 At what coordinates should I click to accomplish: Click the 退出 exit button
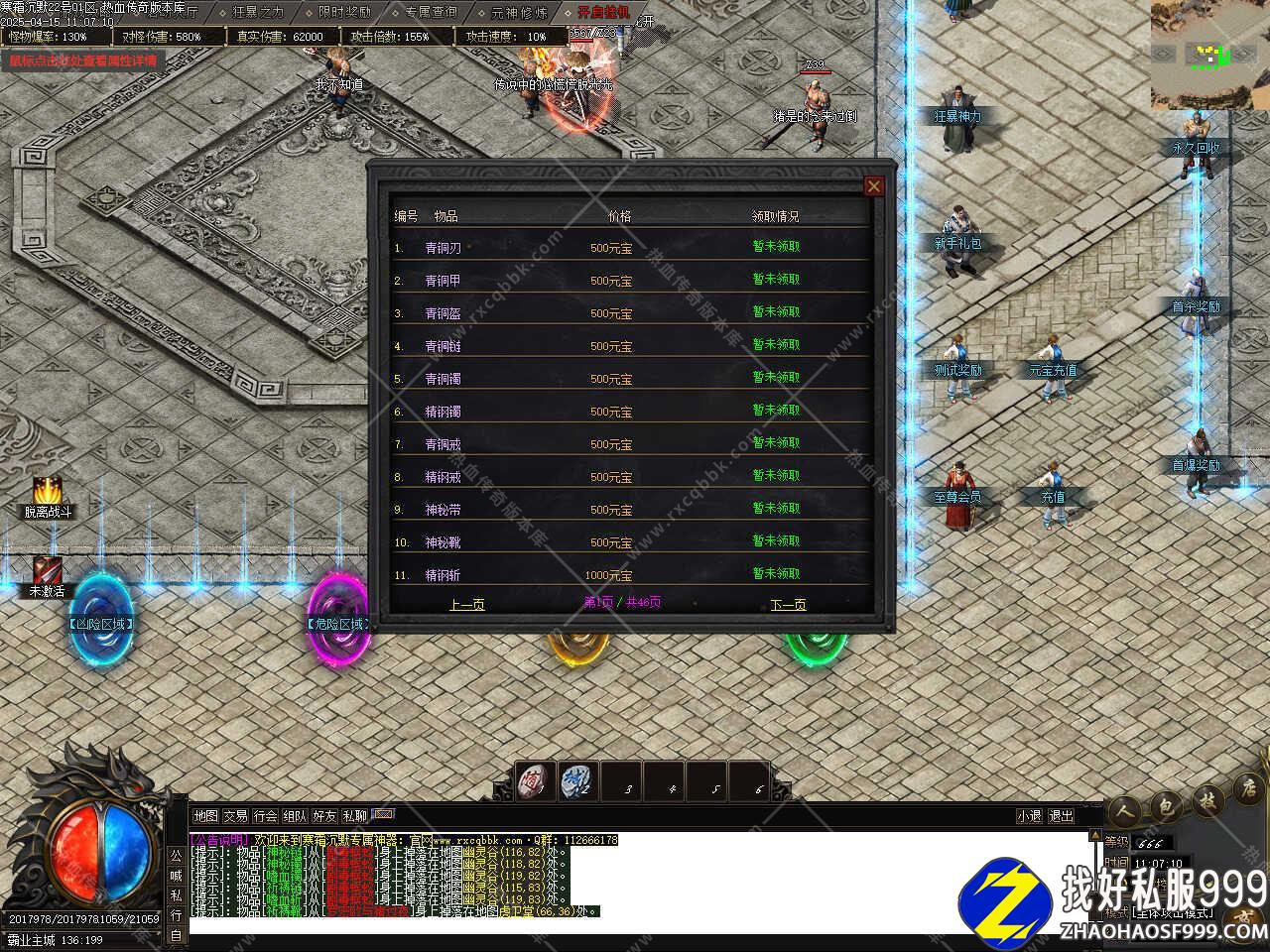[x=1062, y=816]
